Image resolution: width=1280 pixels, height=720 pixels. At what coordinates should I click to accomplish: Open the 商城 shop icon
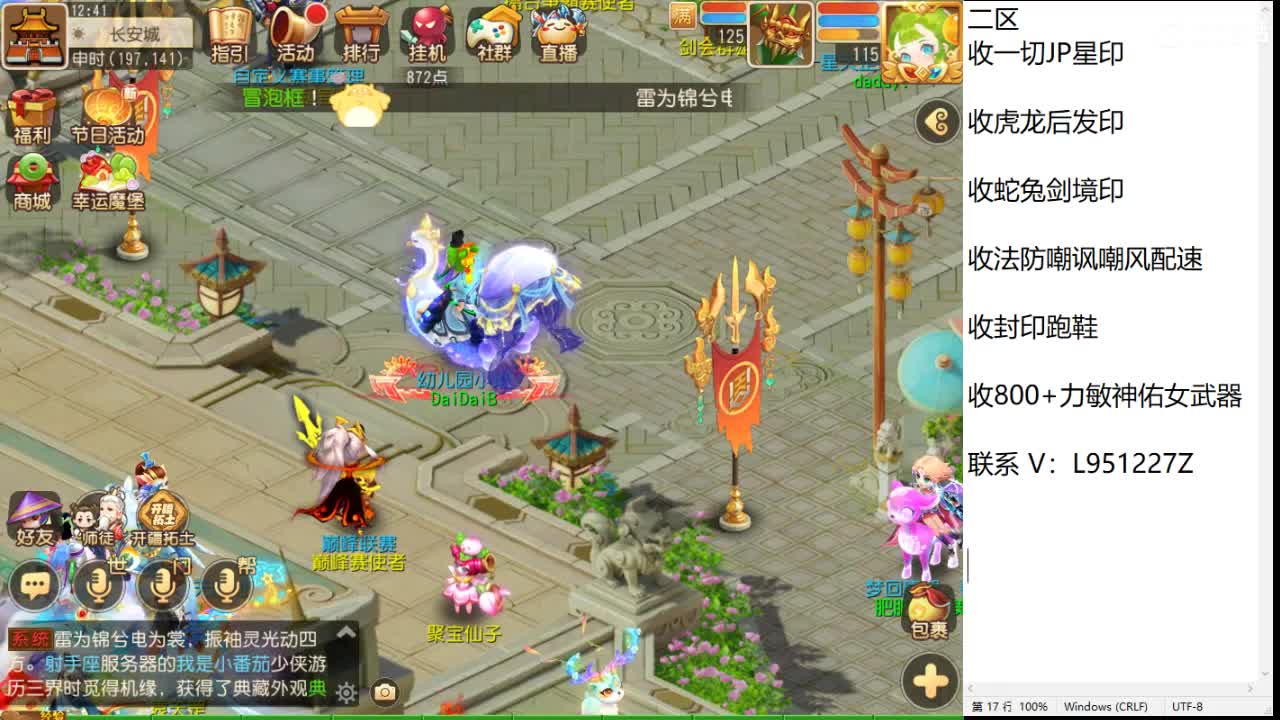click(x=33, y=175)
